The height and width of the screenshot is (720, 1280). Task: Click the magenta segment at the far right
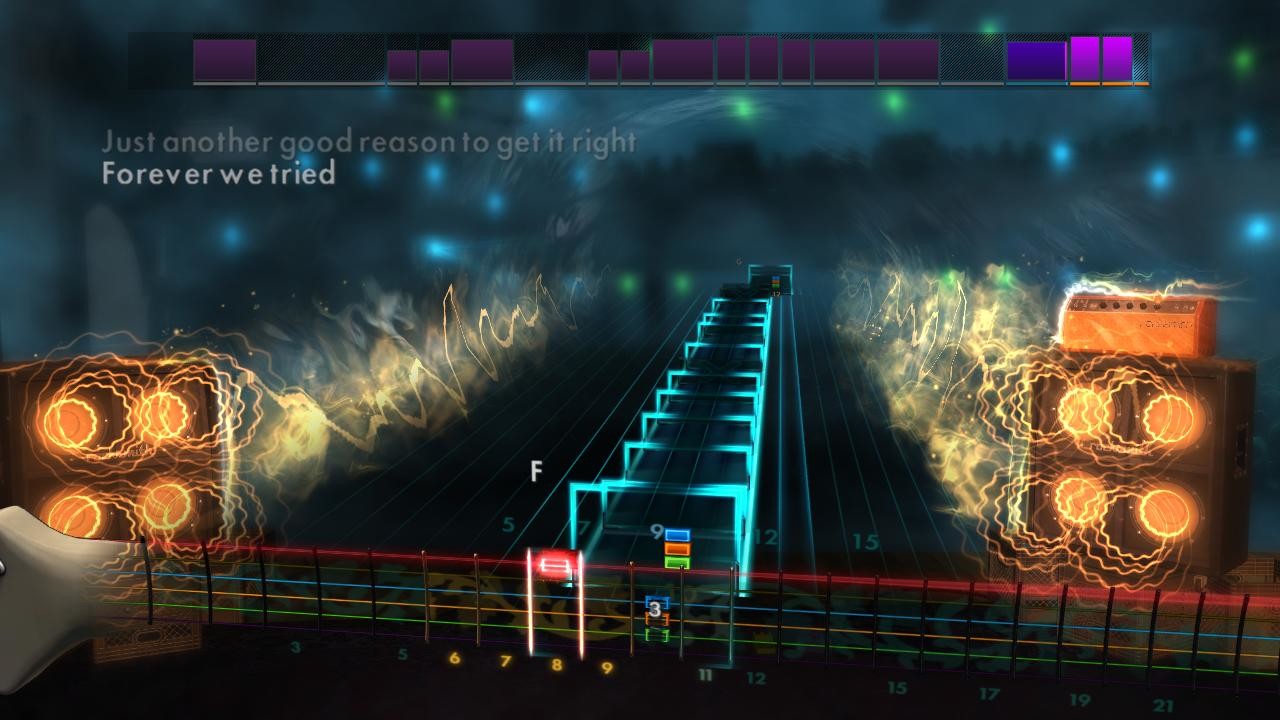(x=1117, y=58)
